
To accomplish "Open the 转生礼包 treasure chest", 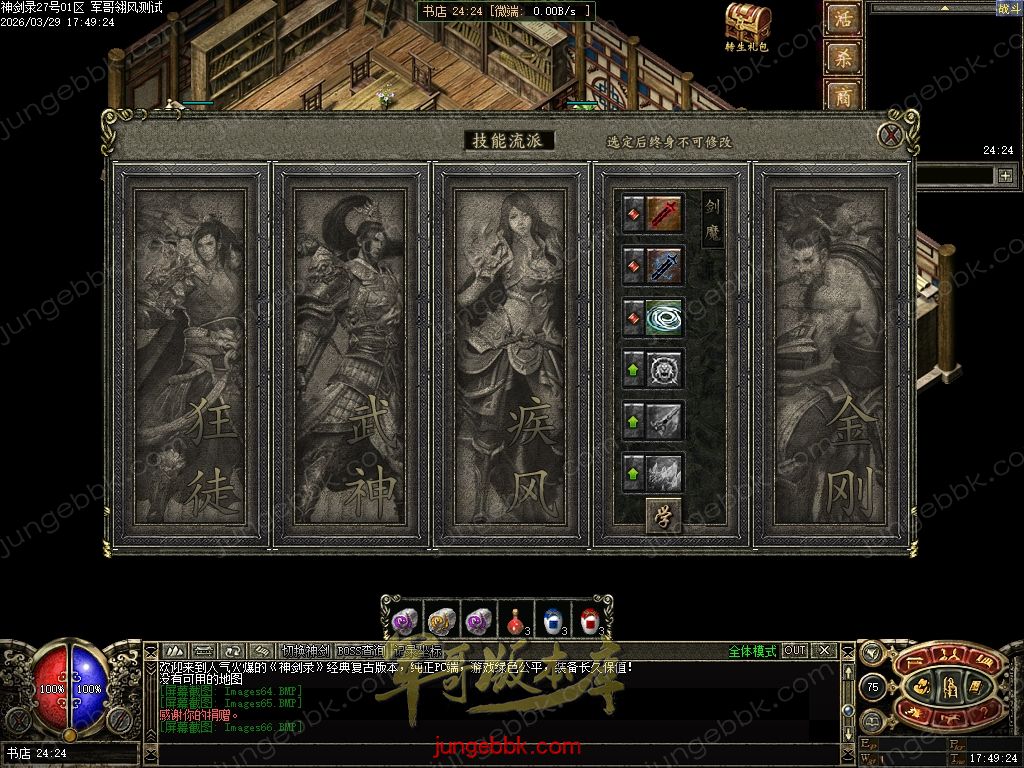I will pyautogui.click(x=746, y=24).
